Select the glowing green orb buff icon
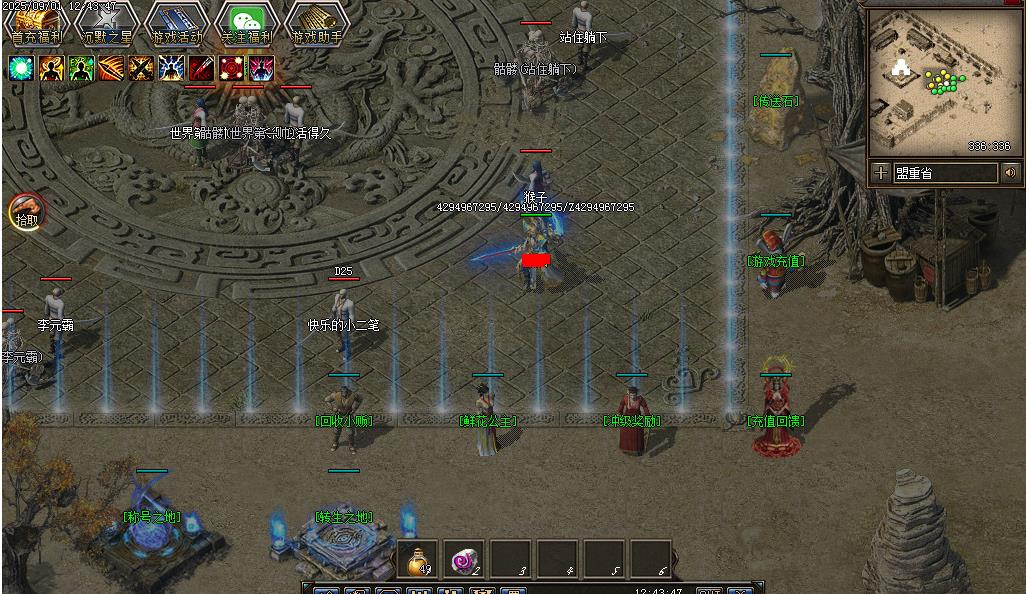Image resolution: width=1031 pixels, height=594 pixels. point(21,68)
